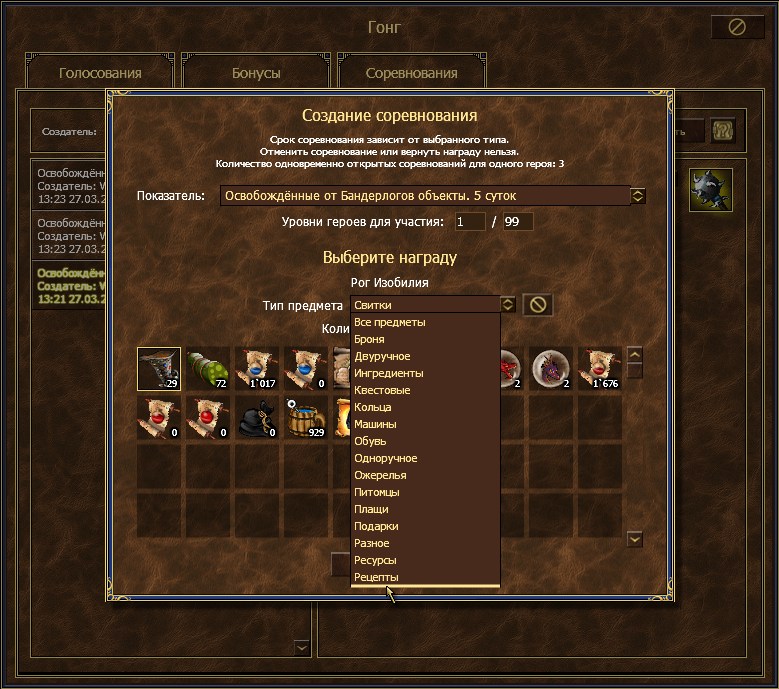Close the Гонг window
The height and width of the screenshot is (689, 779).
[x=737, y=27]
